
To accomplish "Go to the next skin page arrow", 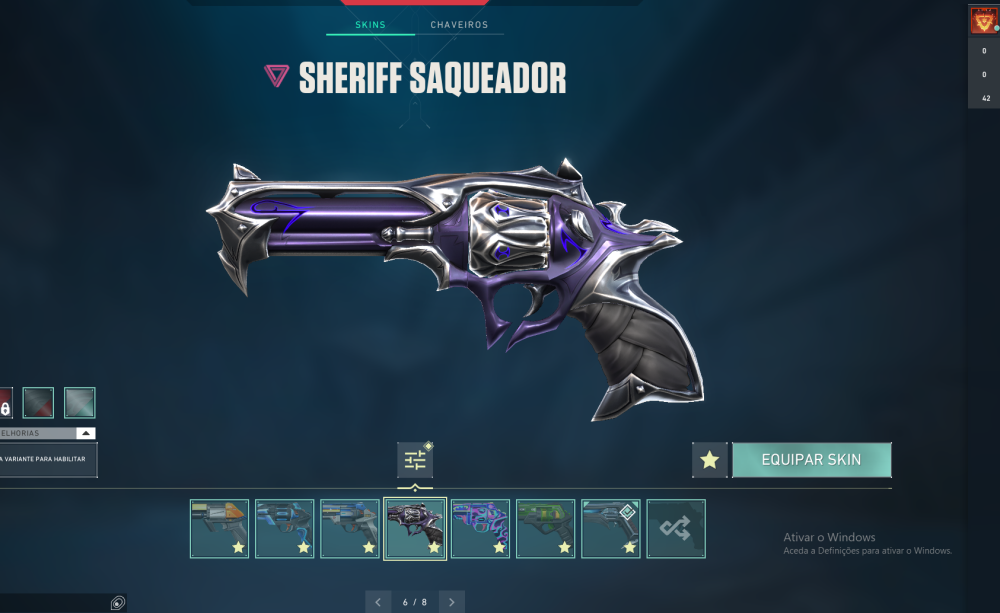I will (452, 602).
